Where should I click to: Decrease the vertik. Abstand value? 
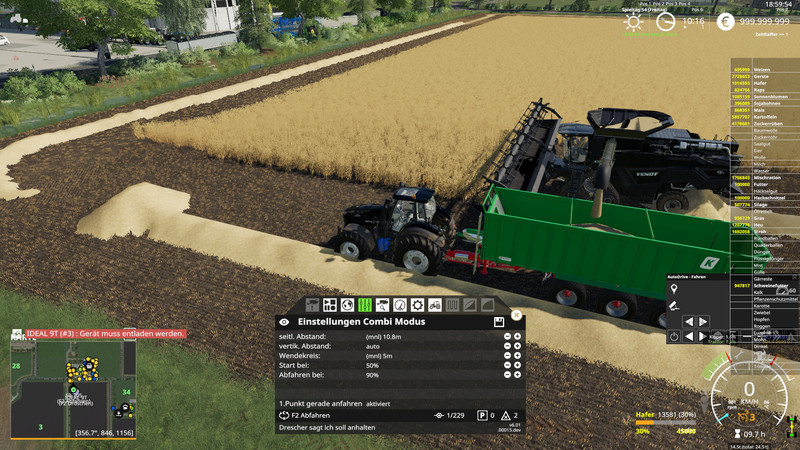(507, 346)
